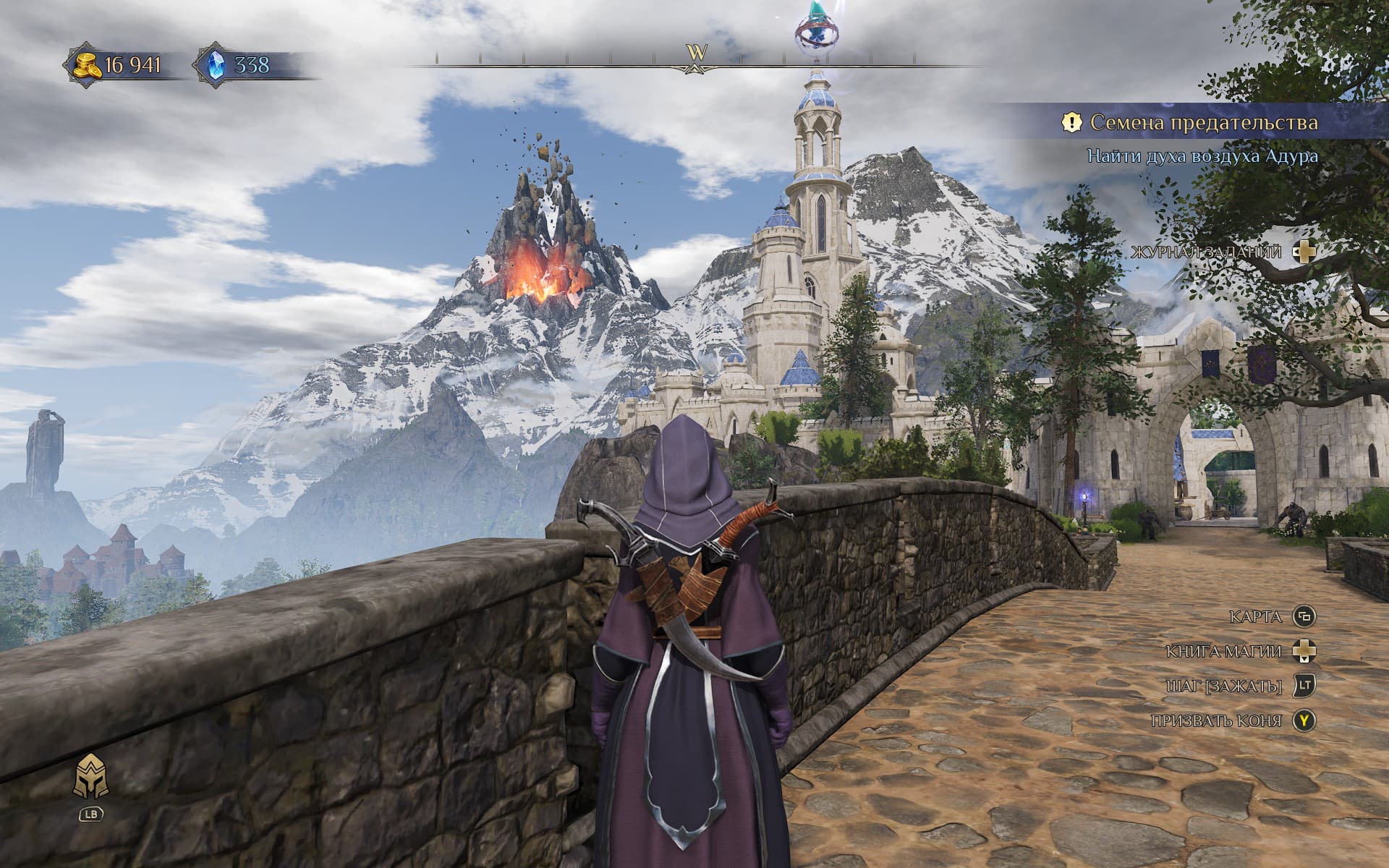Open the tracked quest Семена предательства
This screenshot has width=1389, height=868.
coord(1203,123)
